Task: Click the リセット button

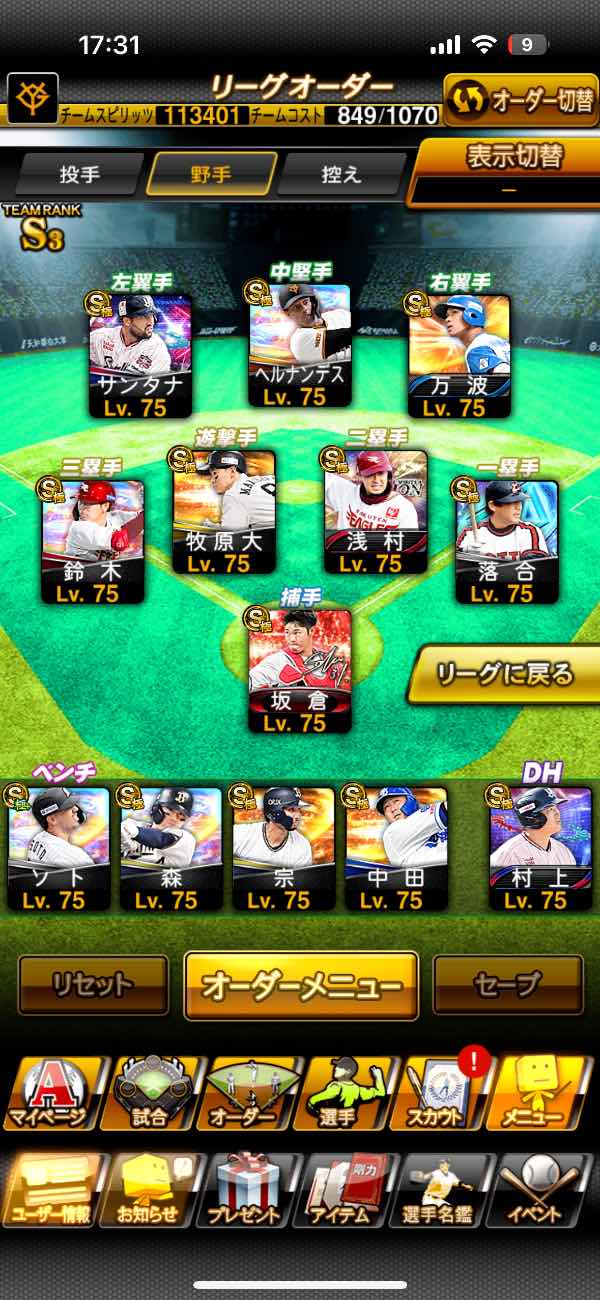Action: click(93, 985)
